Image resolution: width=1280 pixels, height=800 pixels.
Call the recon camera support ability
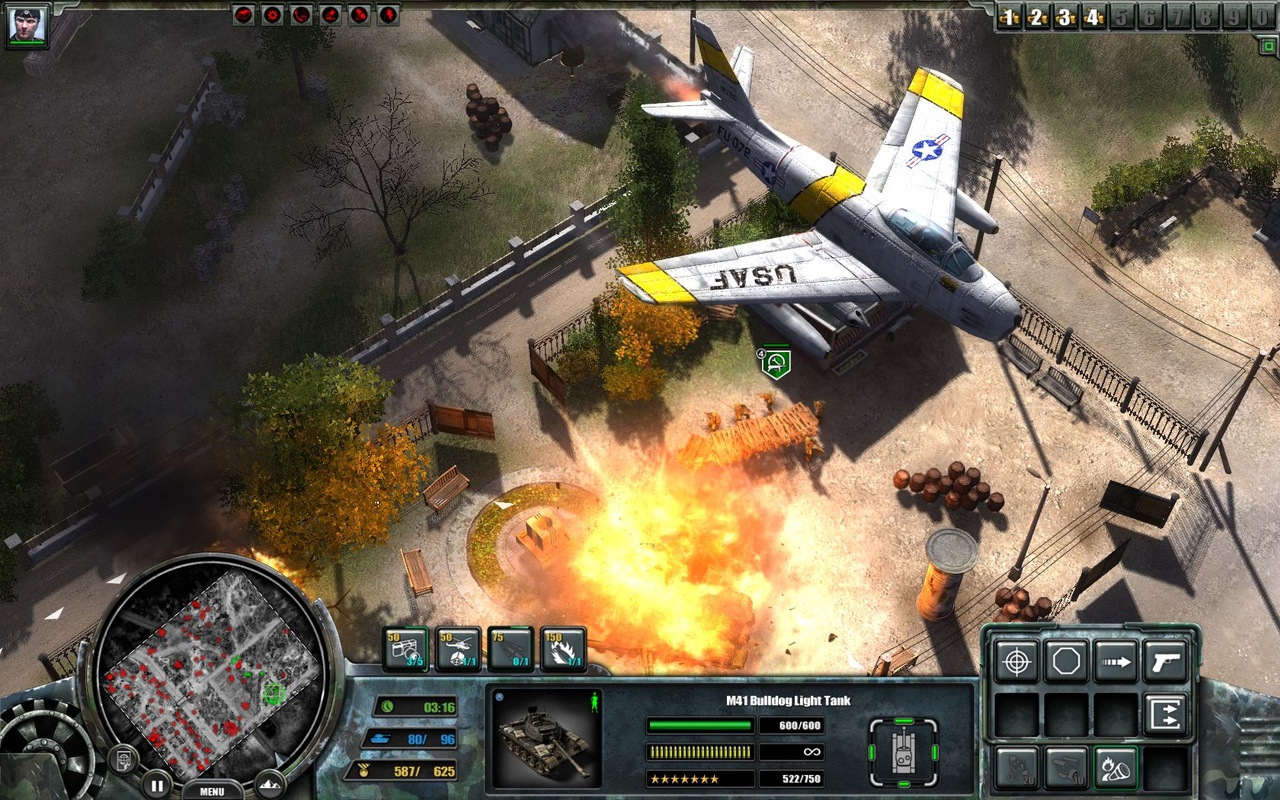tap(406, 650)
